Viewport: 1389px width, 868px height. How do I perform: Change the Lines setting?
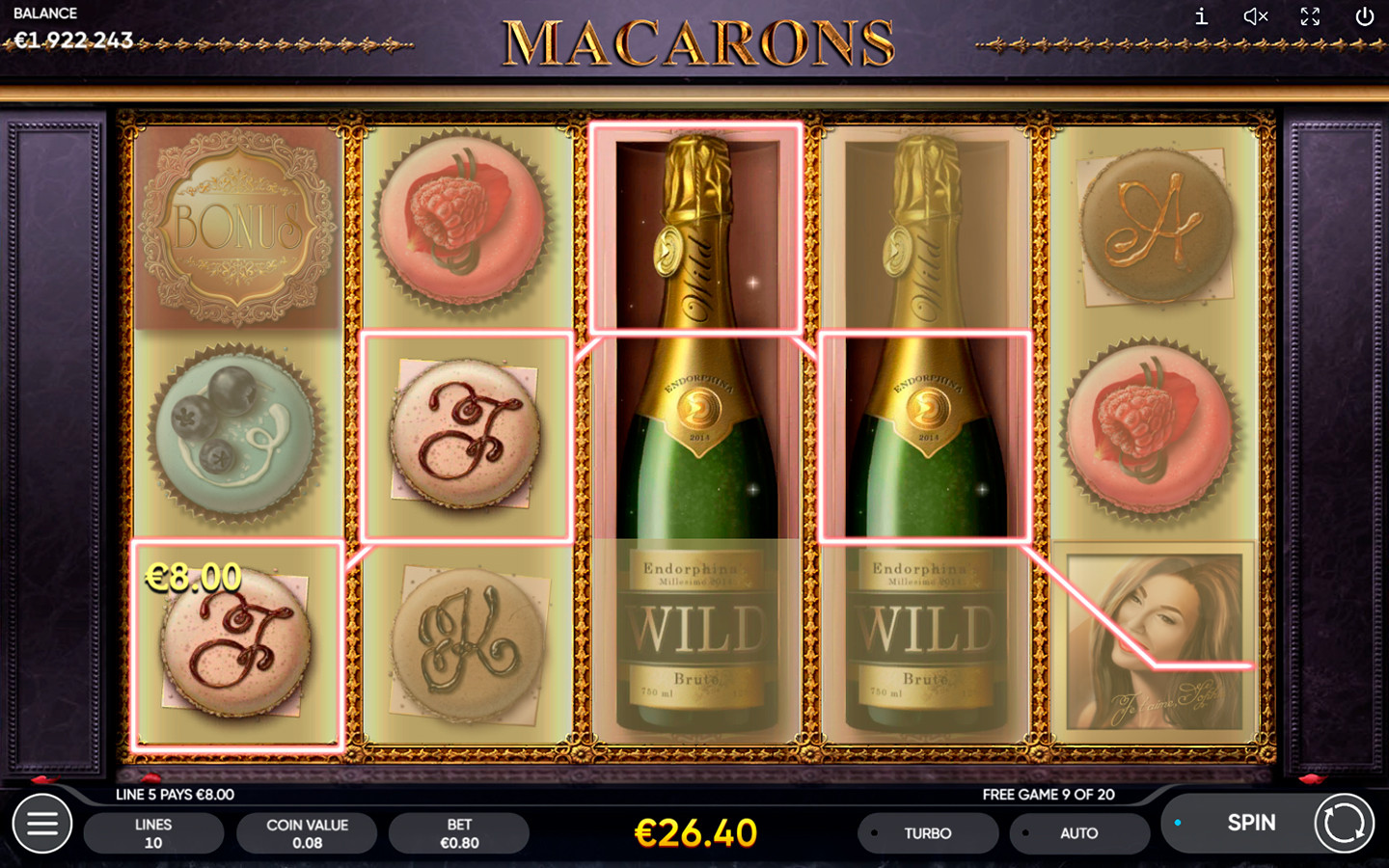point(153,833)
